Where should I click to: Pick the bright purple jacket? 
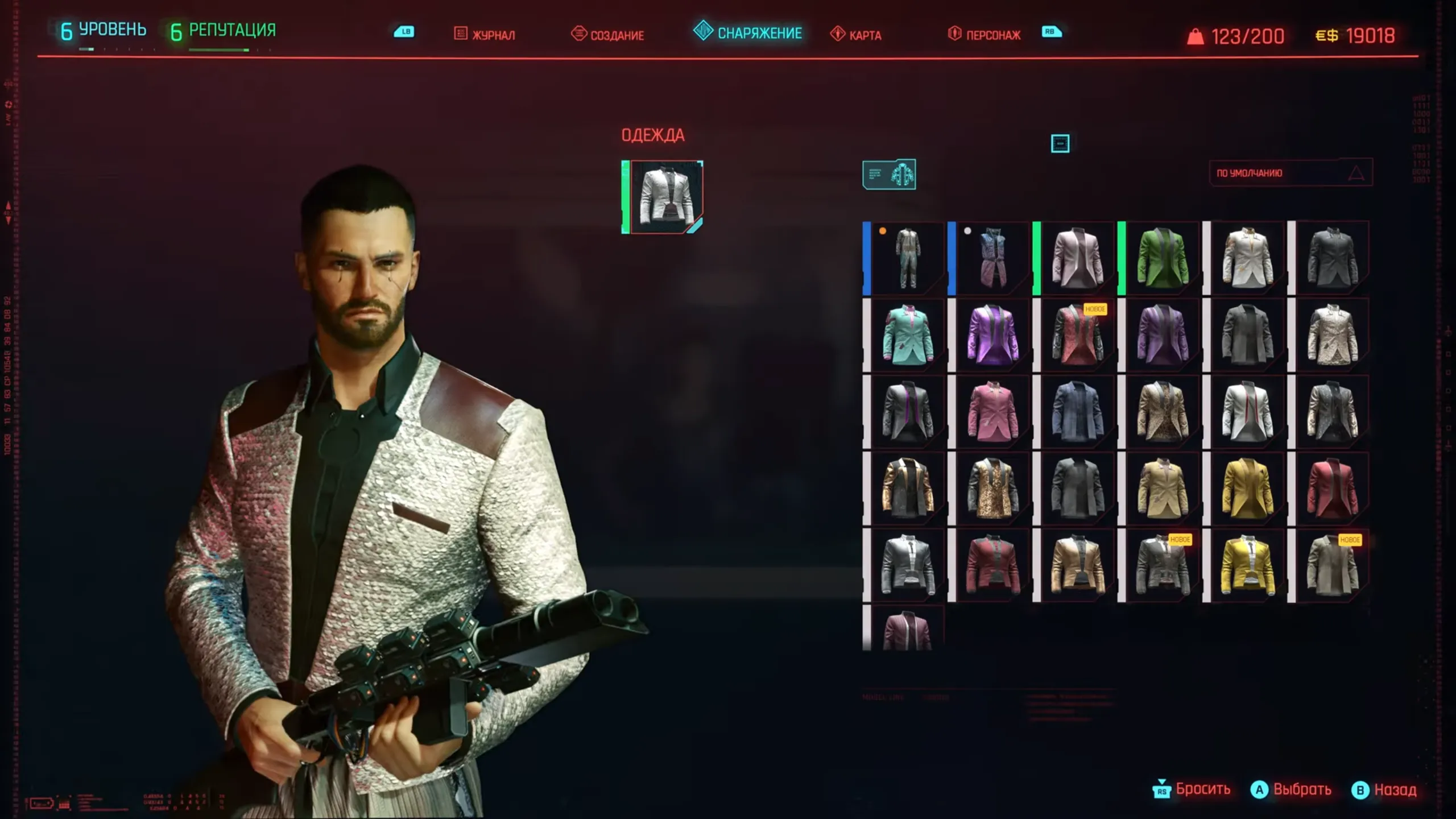point(992,335)
